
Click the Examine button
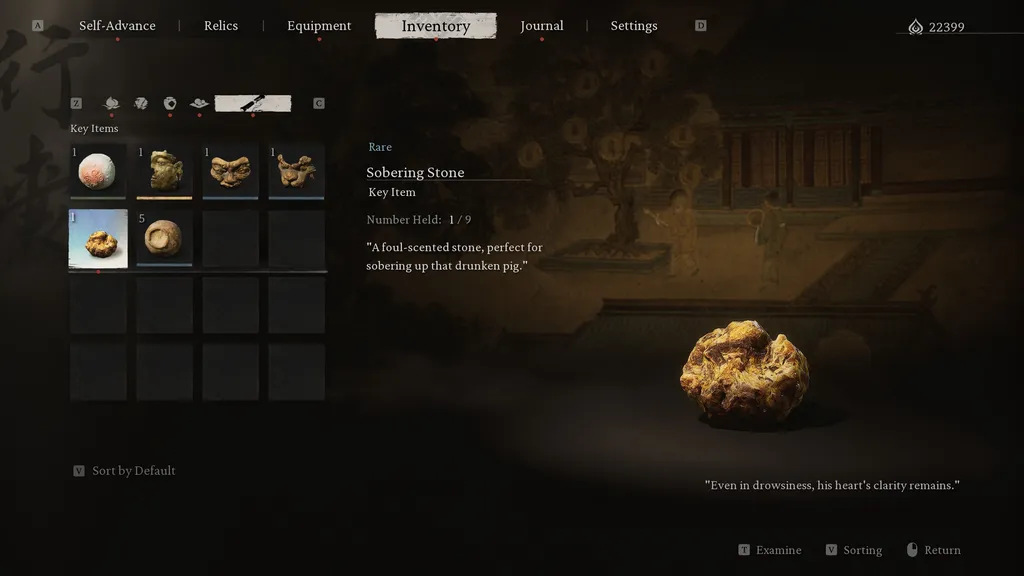tap(777, 550)
